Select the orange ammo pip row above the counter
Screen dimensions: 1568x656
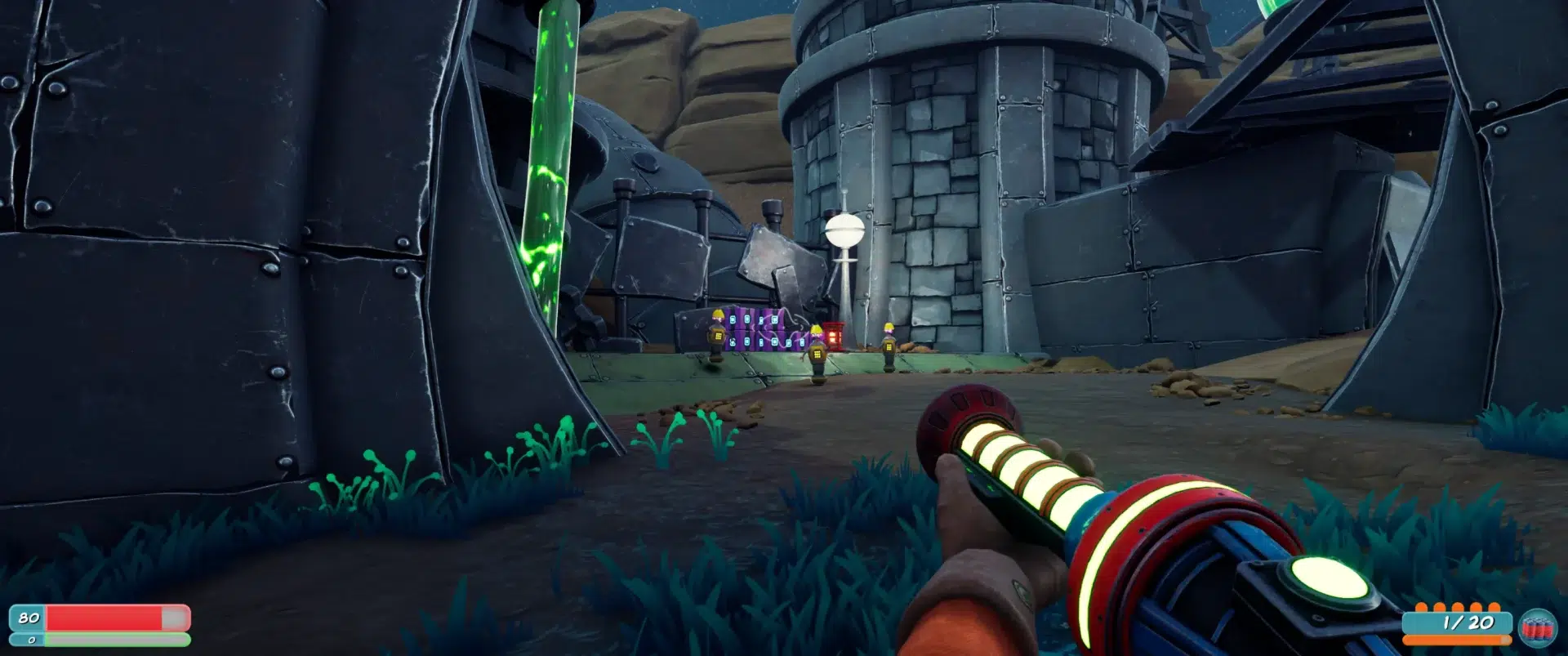[1458, 608]
